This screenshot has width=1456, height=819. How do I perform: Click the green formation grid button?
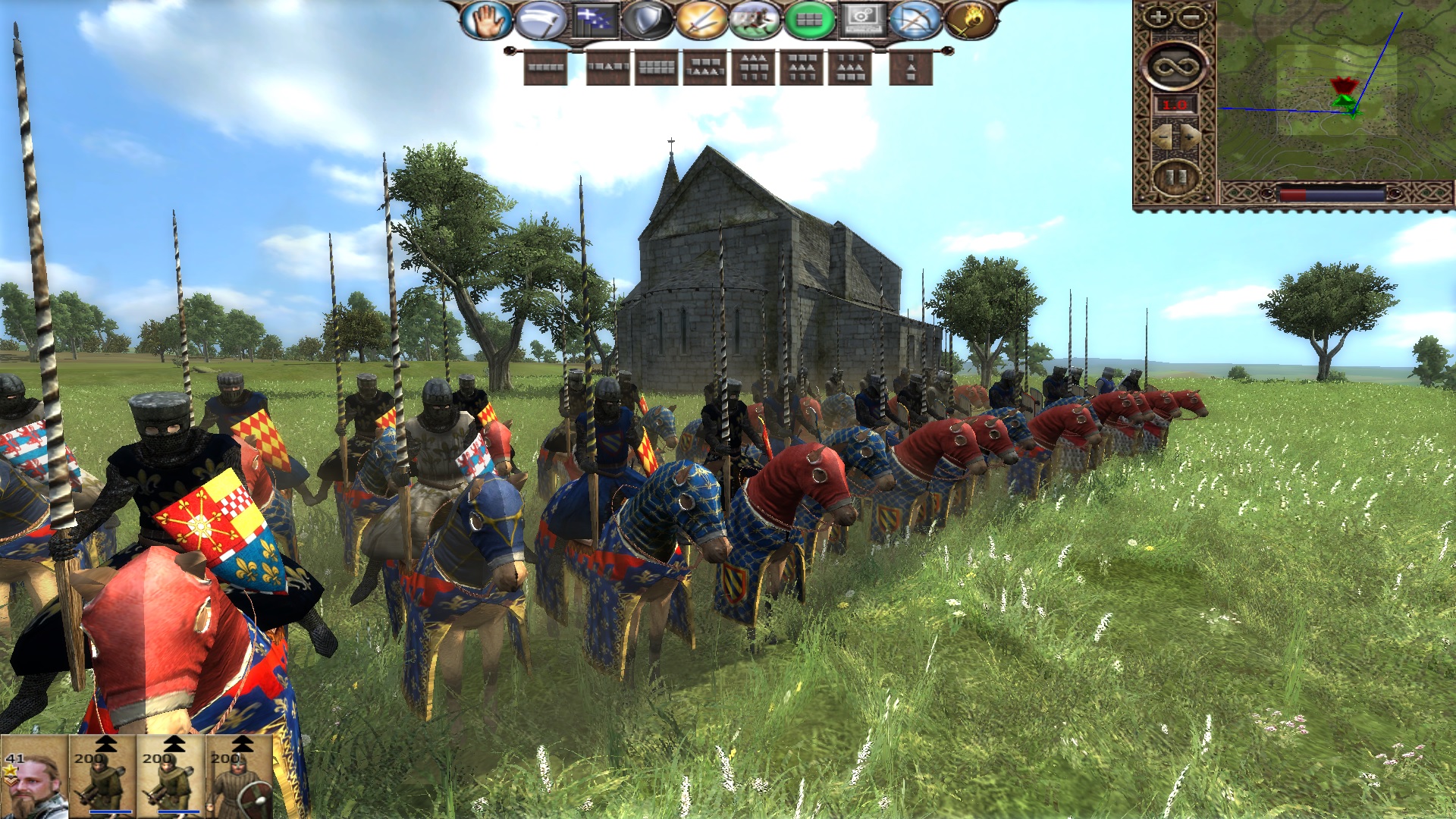pos(808,20)
